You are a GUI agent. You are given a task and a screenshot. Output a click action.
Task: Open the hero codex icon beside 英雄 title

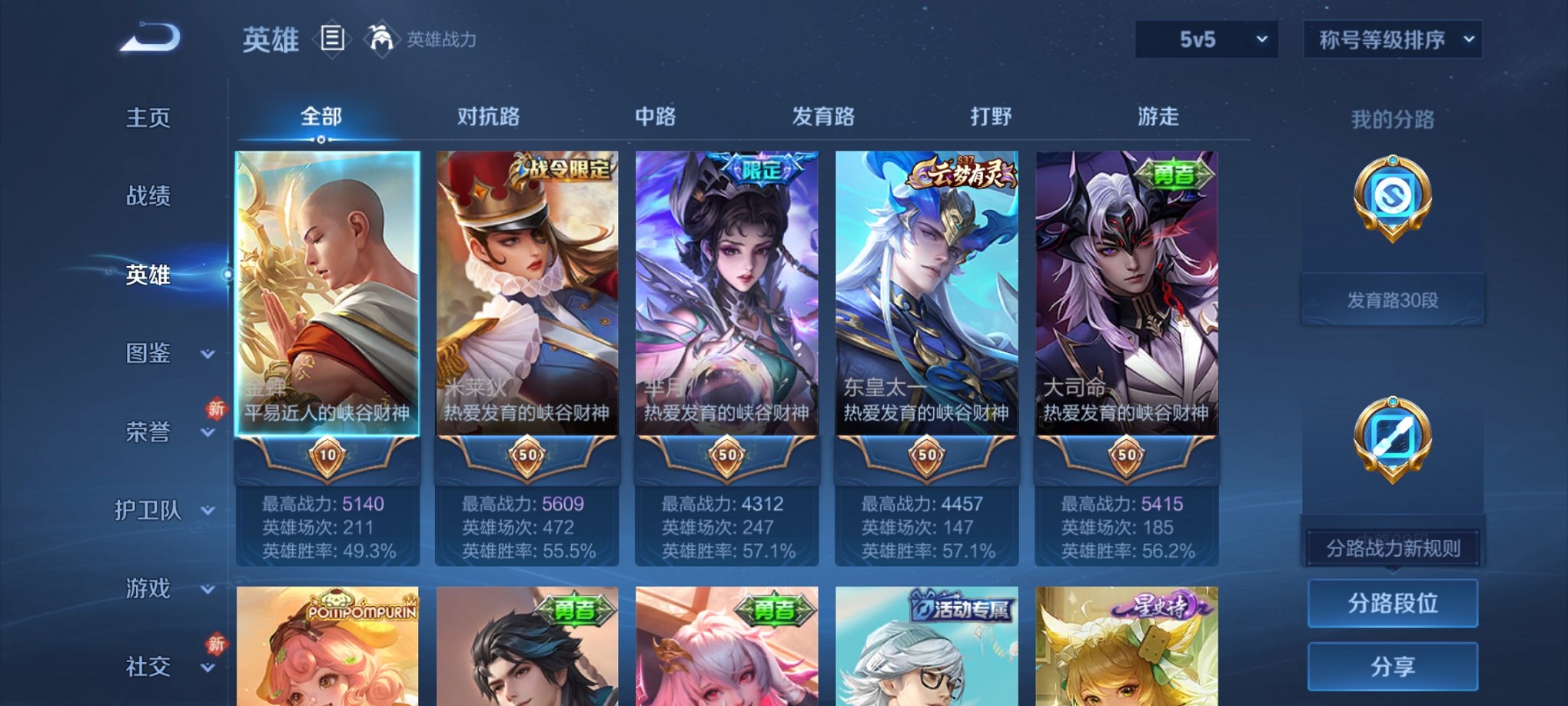[332, 38]
